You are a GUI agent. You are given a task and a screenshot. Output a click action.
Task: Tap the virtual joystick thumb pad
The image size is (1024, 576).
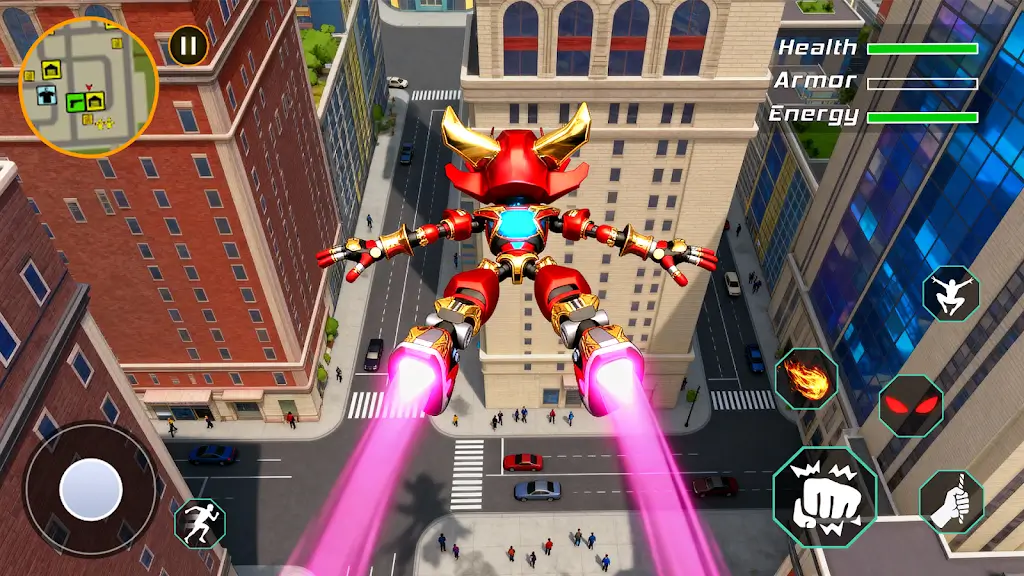coord(91,489)
